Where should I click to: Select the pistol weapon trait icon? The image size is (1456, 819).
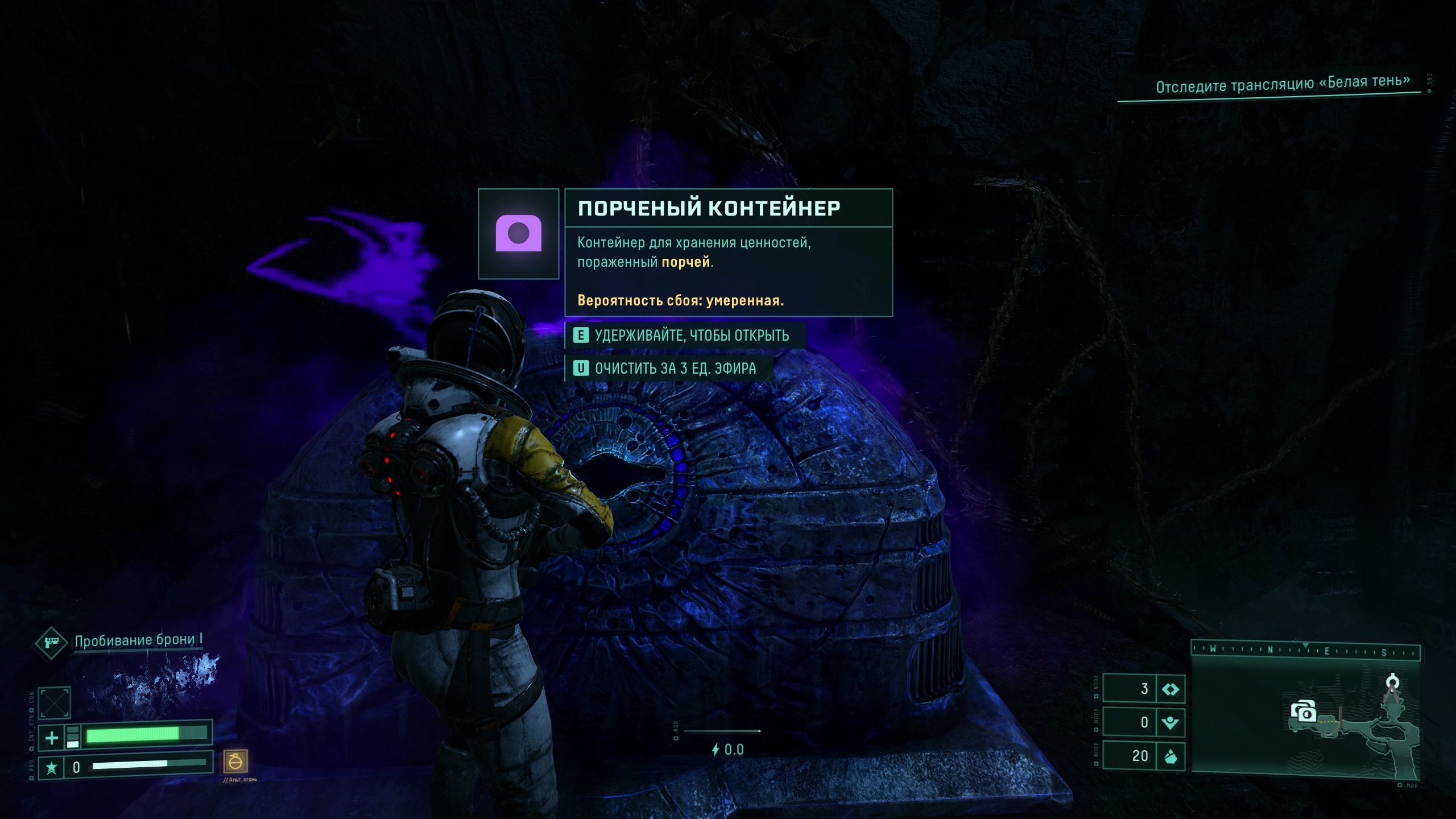click(x=51, y=643)
